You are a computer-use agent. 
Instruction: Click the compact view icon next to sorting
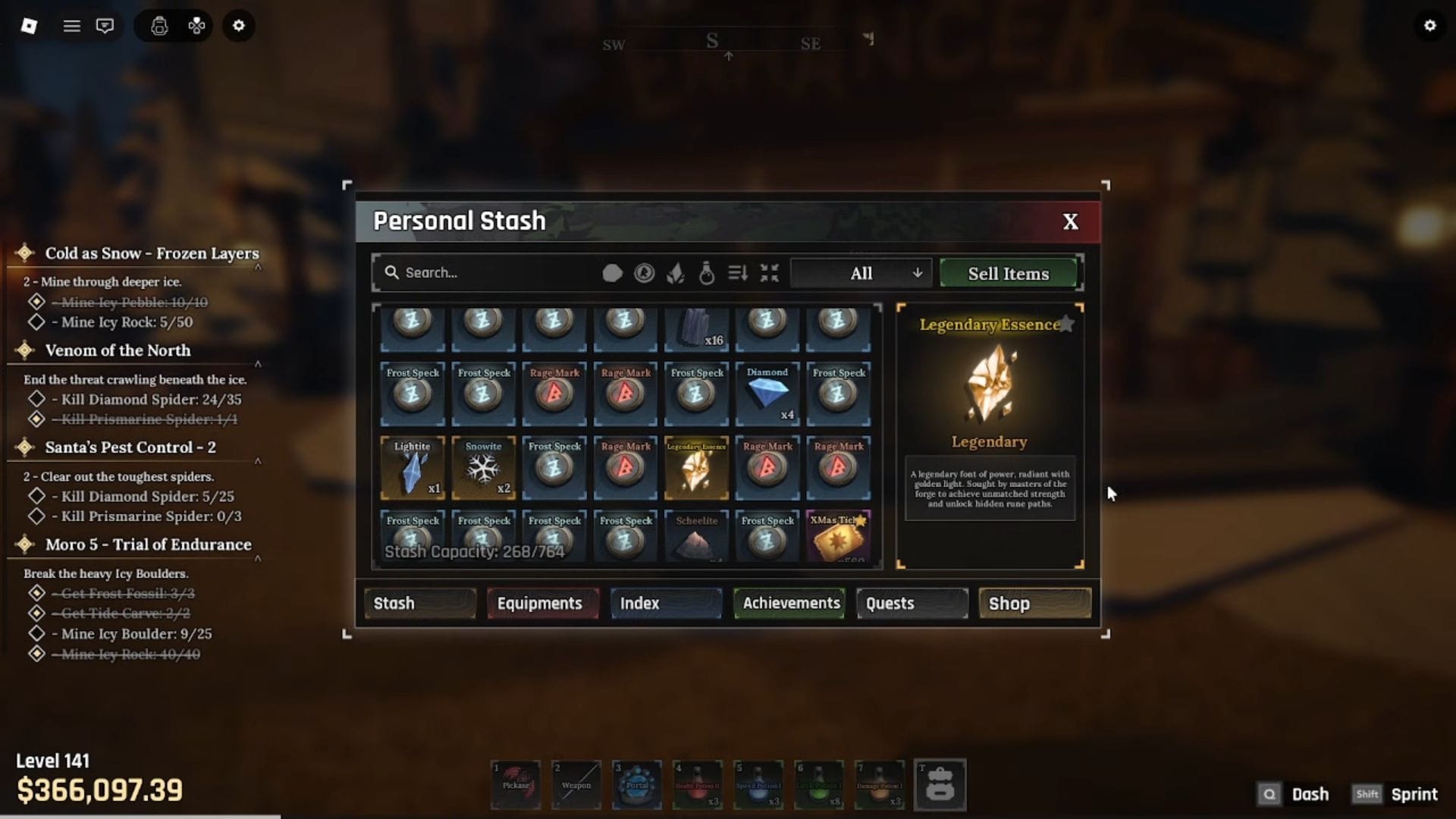click(x=770, y=273)
